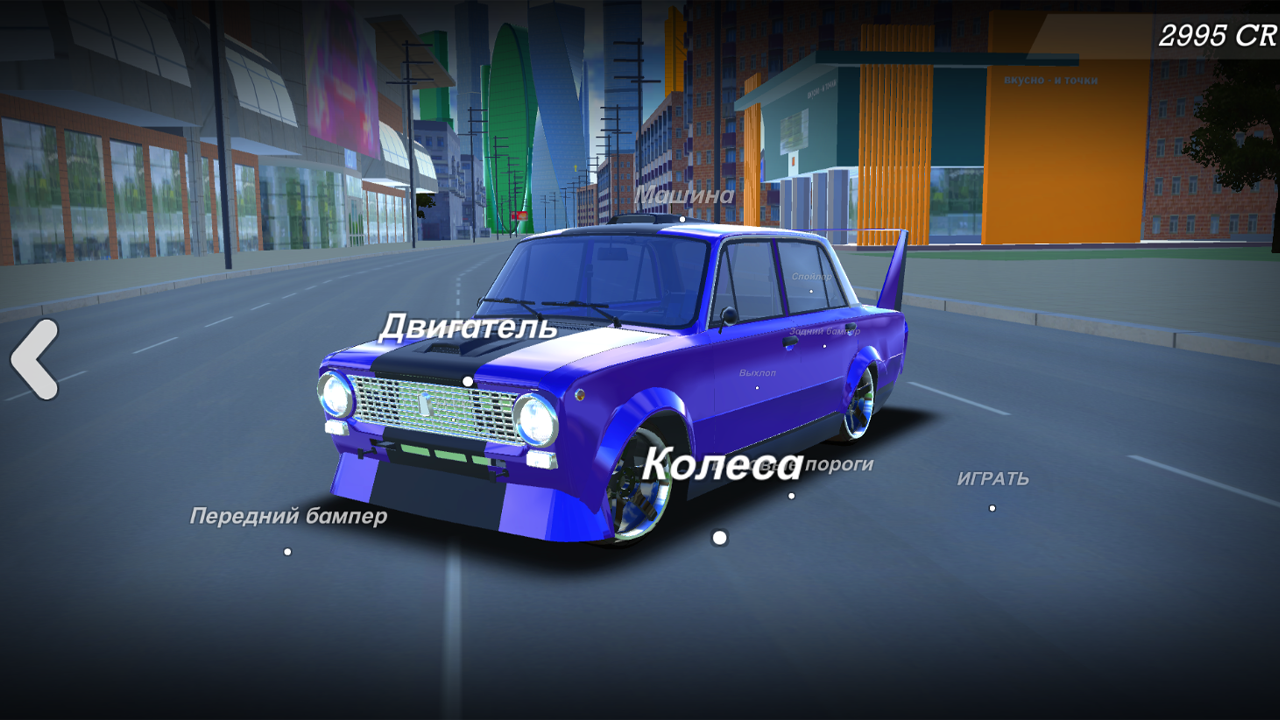Click the ИГРАТЬ marker dot
Image resolution: width=1280 pixels, height=720 pixels.
point(992,506)
